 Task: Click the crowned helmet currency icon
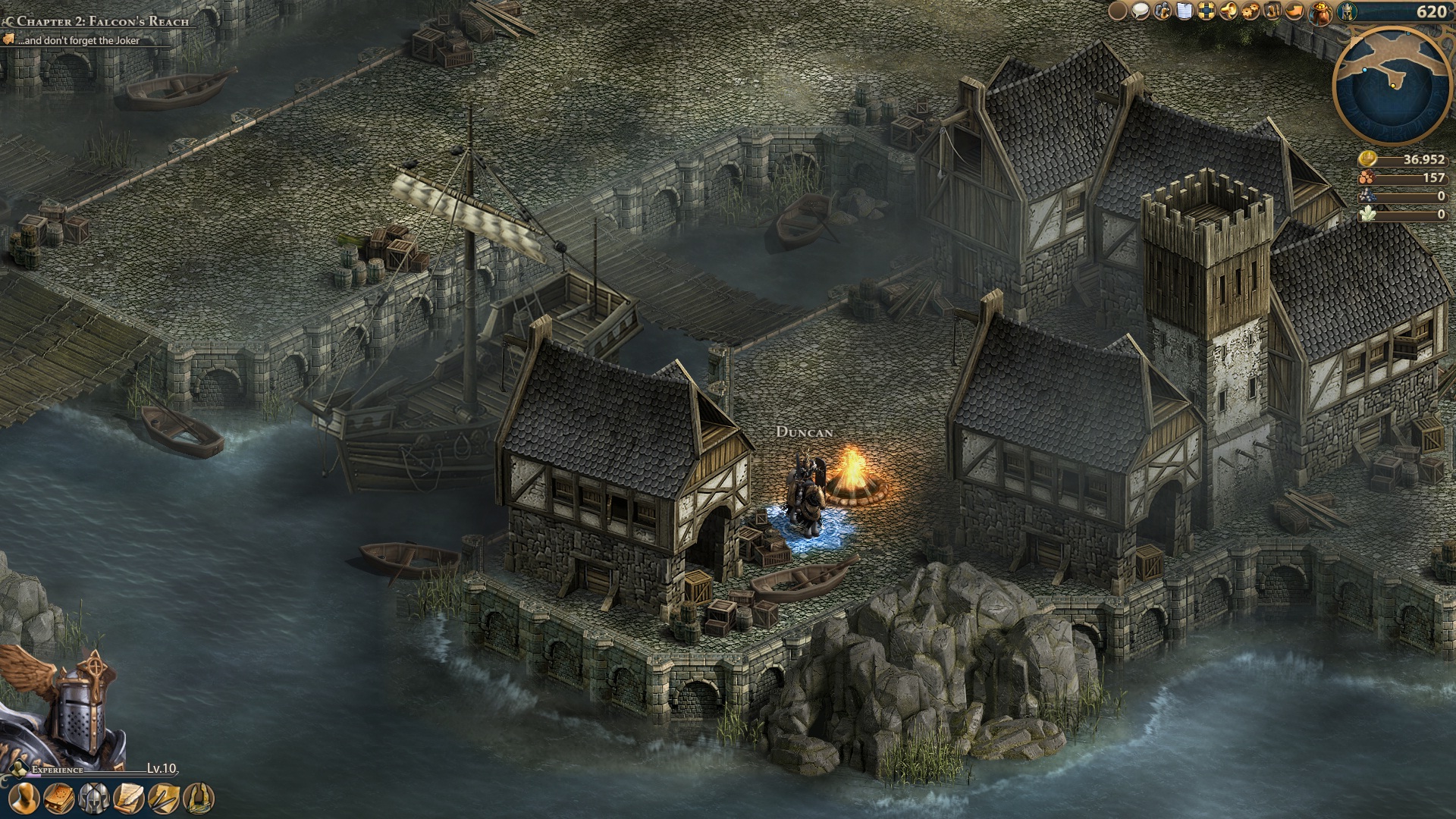(1348, 11)
